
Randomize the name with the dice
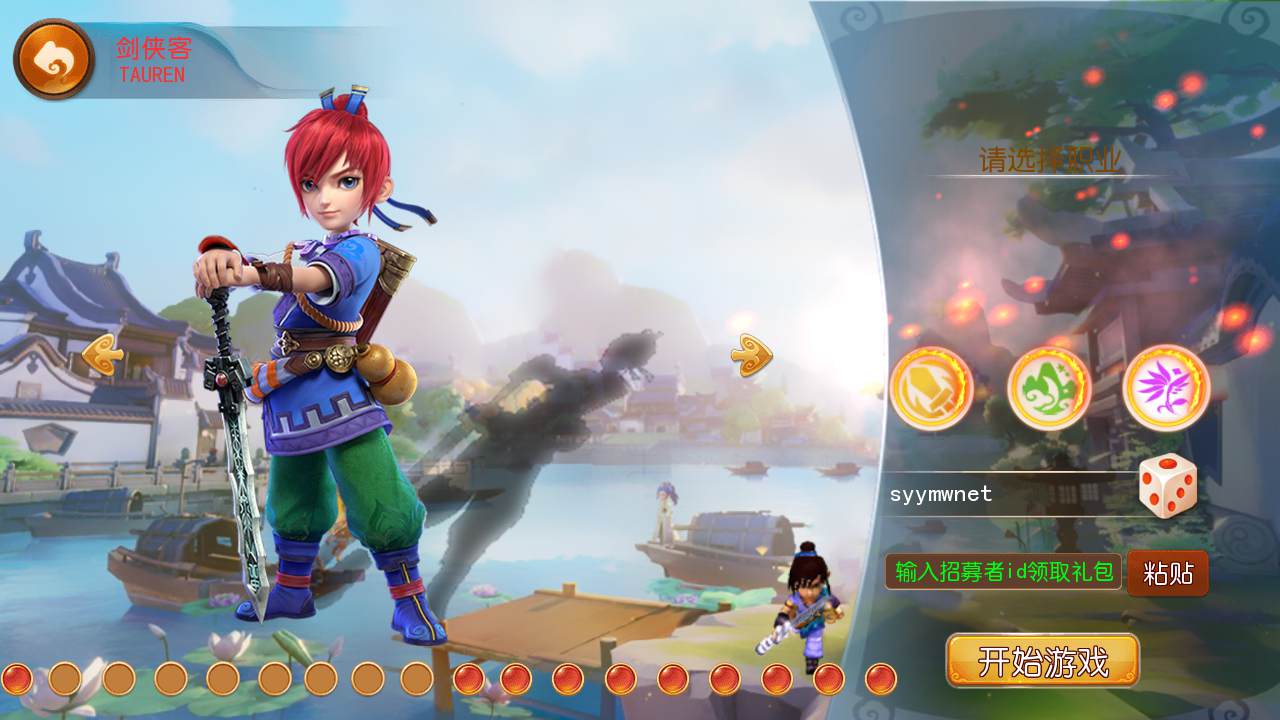click(1168, 486)
